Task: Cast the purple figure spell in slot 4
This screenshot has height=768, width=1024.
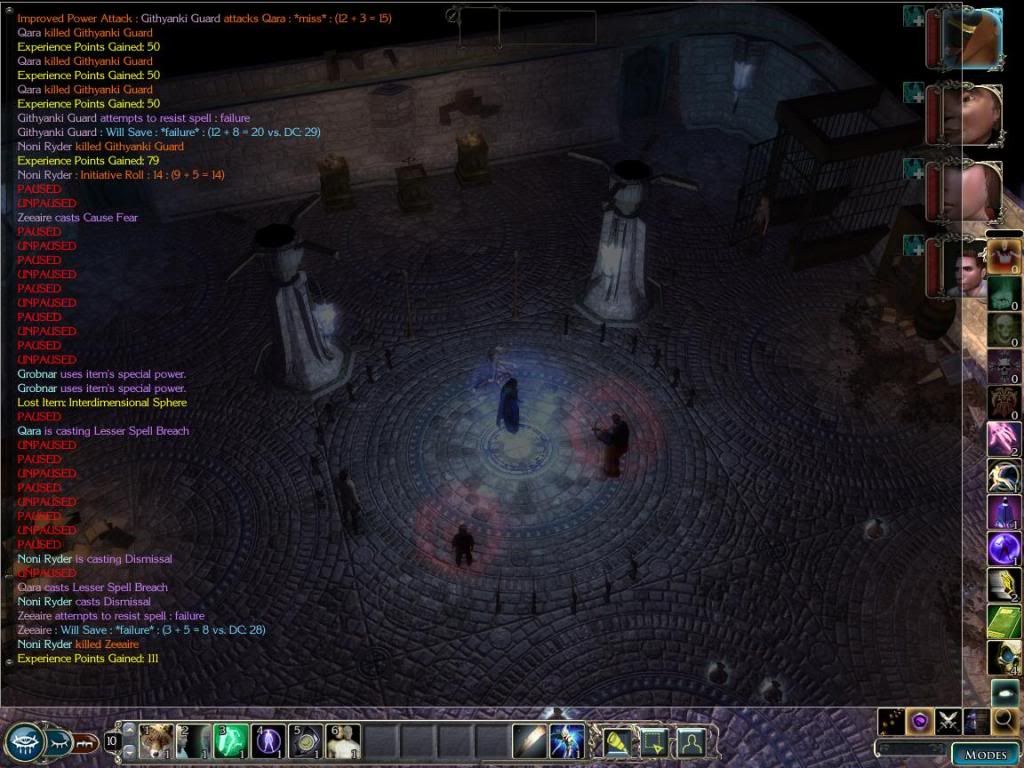Action: click(x=268, y=741)
